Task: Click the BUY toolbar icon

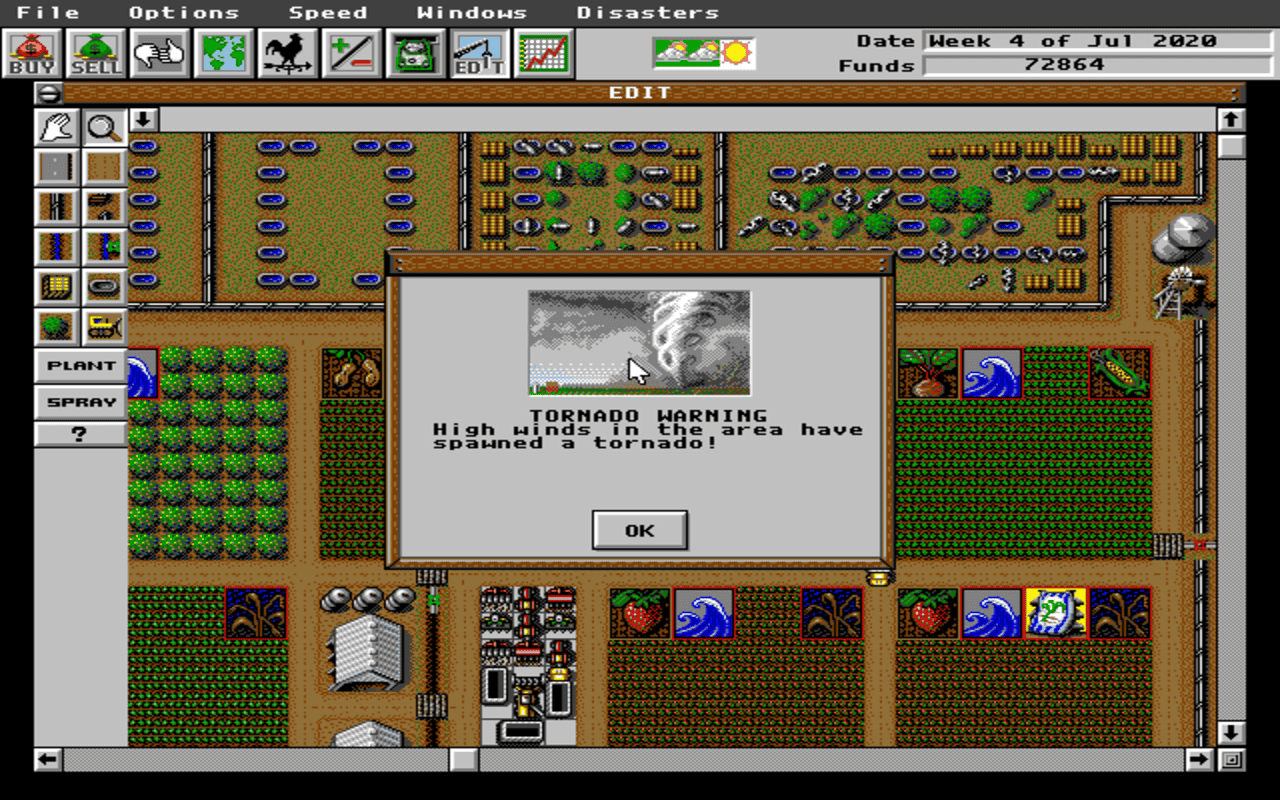Action: [x=33, y=52]
